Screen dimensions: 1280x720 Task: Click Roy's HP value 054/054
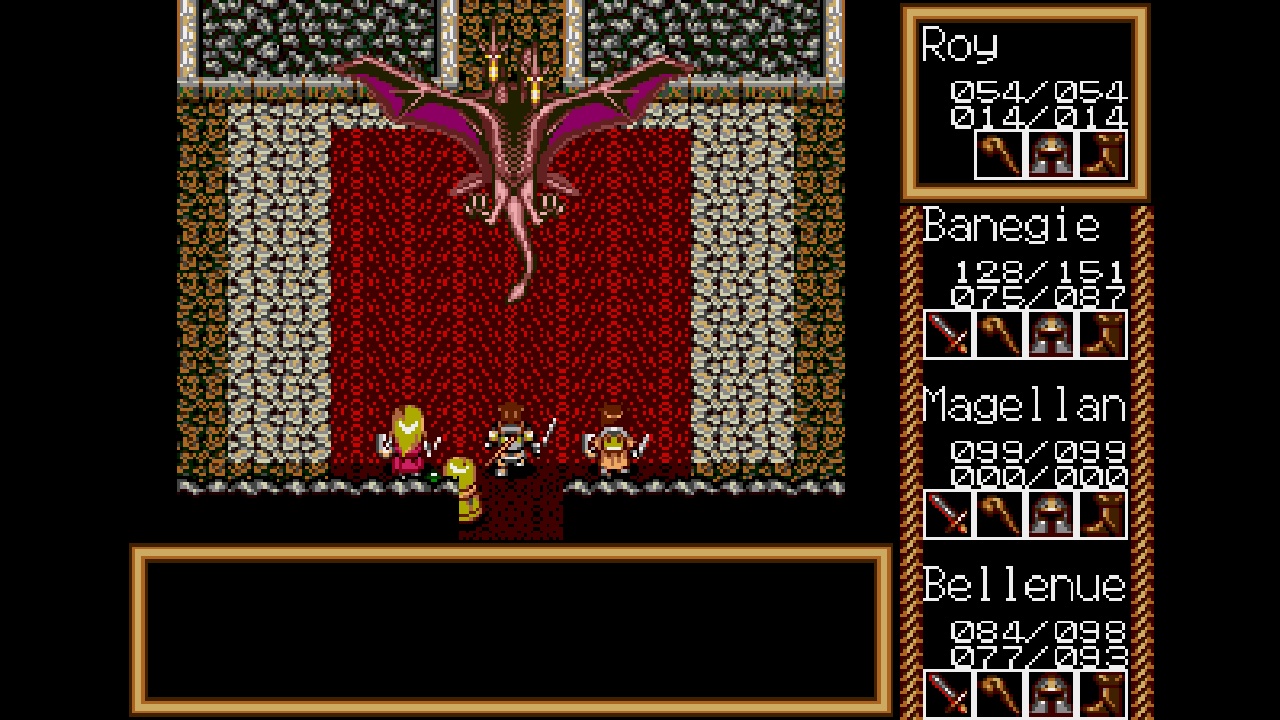click(1037, 95)
